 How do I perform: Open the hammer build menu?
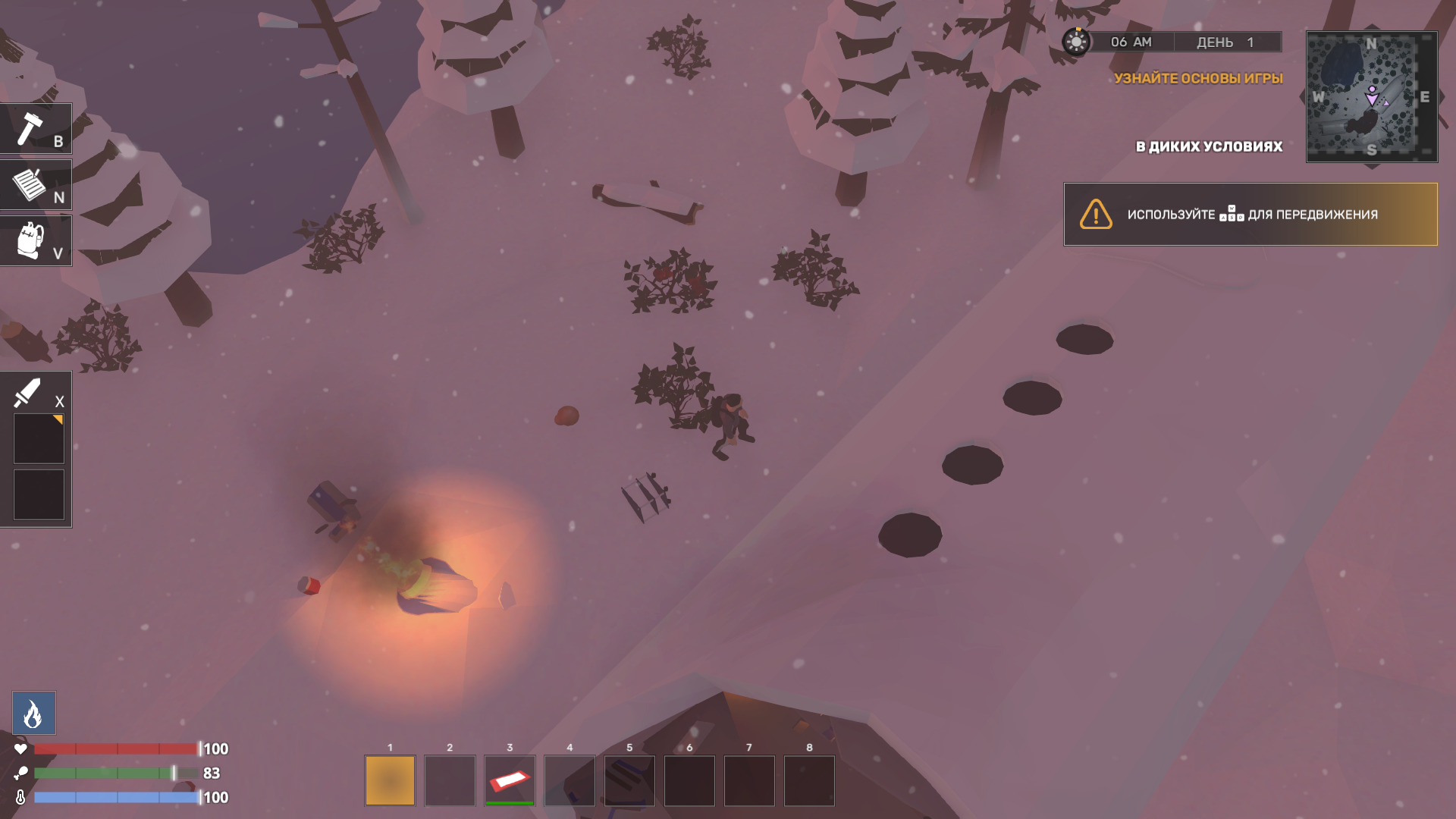[30, 129]
